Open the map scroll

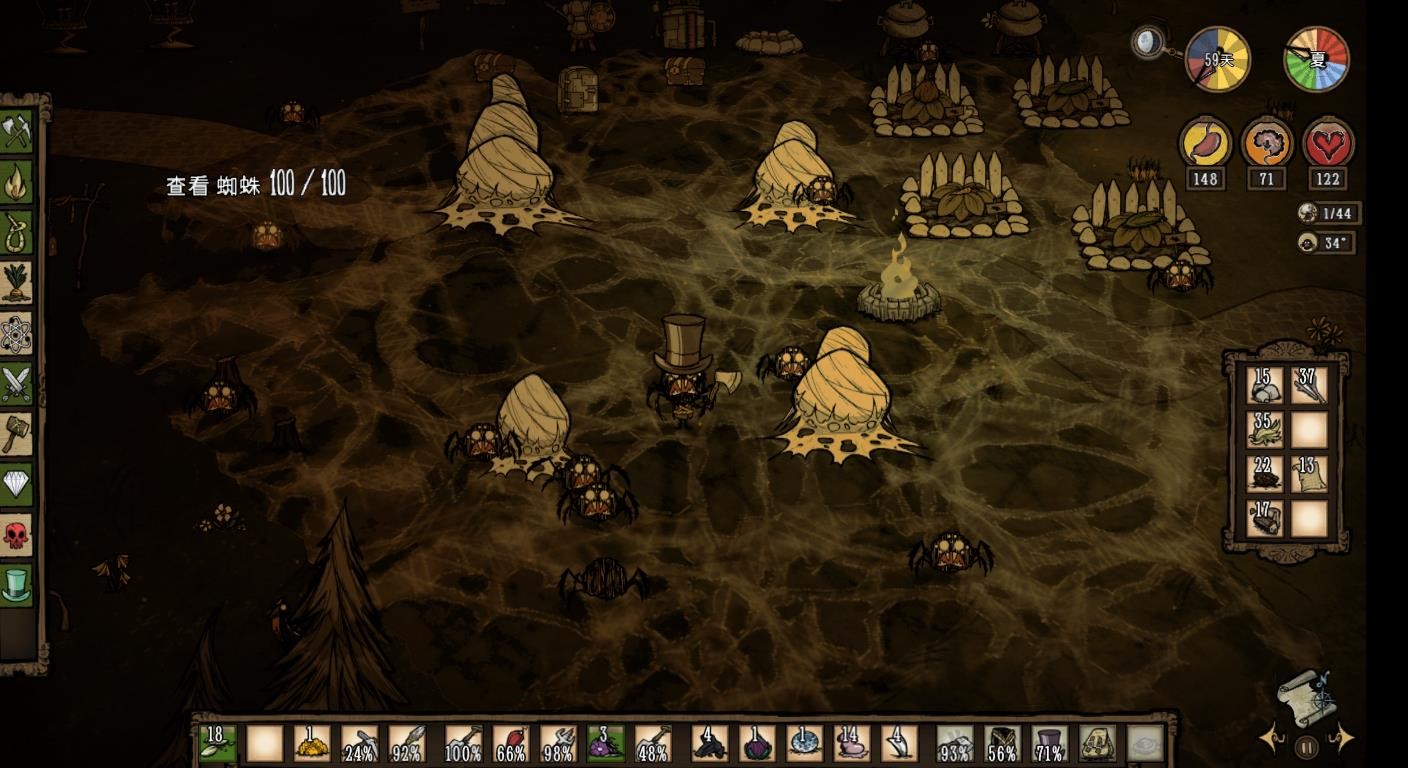(1305, 697)
